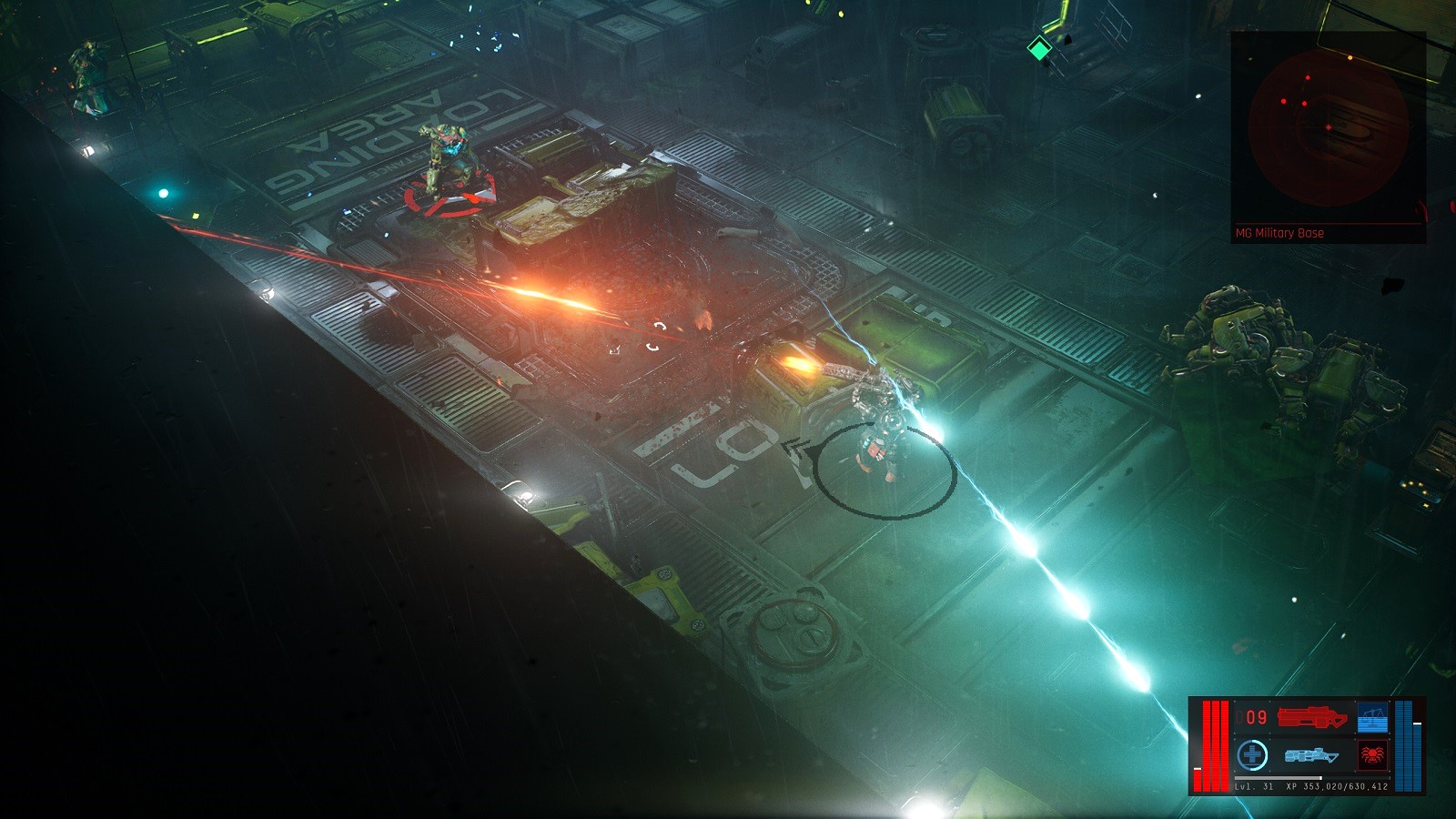This screenshot has height=819, width=1456.
Task: Click the circular health cross icon
Action: point(1252,753)
